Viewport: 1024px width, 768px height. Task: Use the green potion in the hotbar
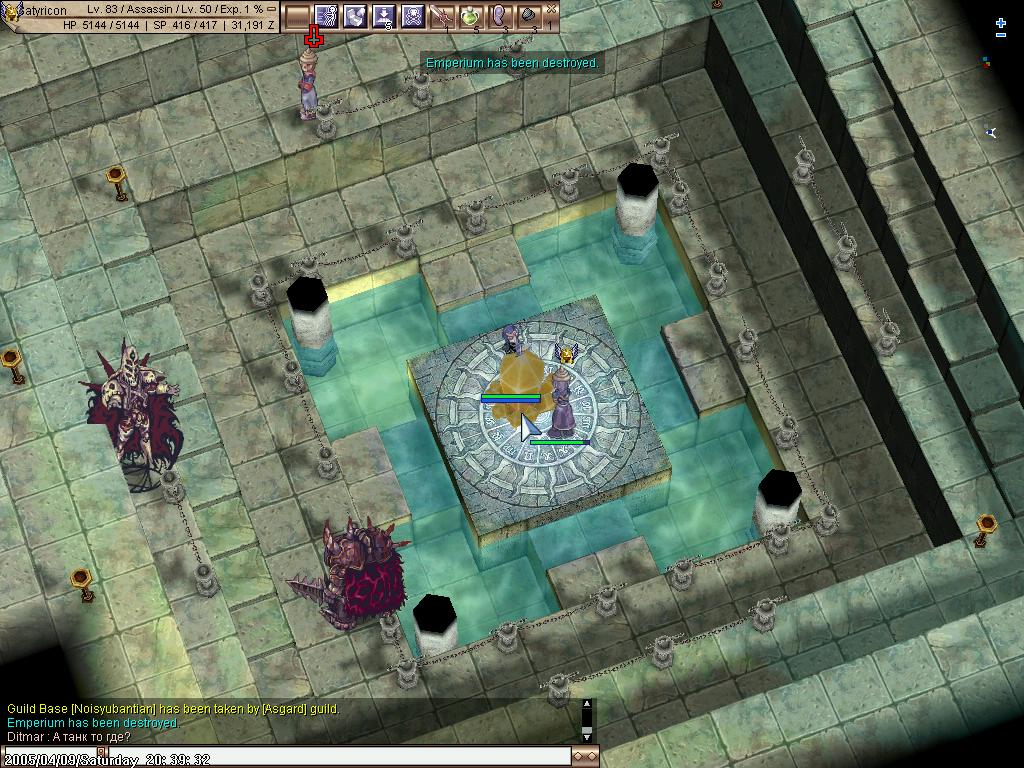pyautogui.click(x=470, y=16)
